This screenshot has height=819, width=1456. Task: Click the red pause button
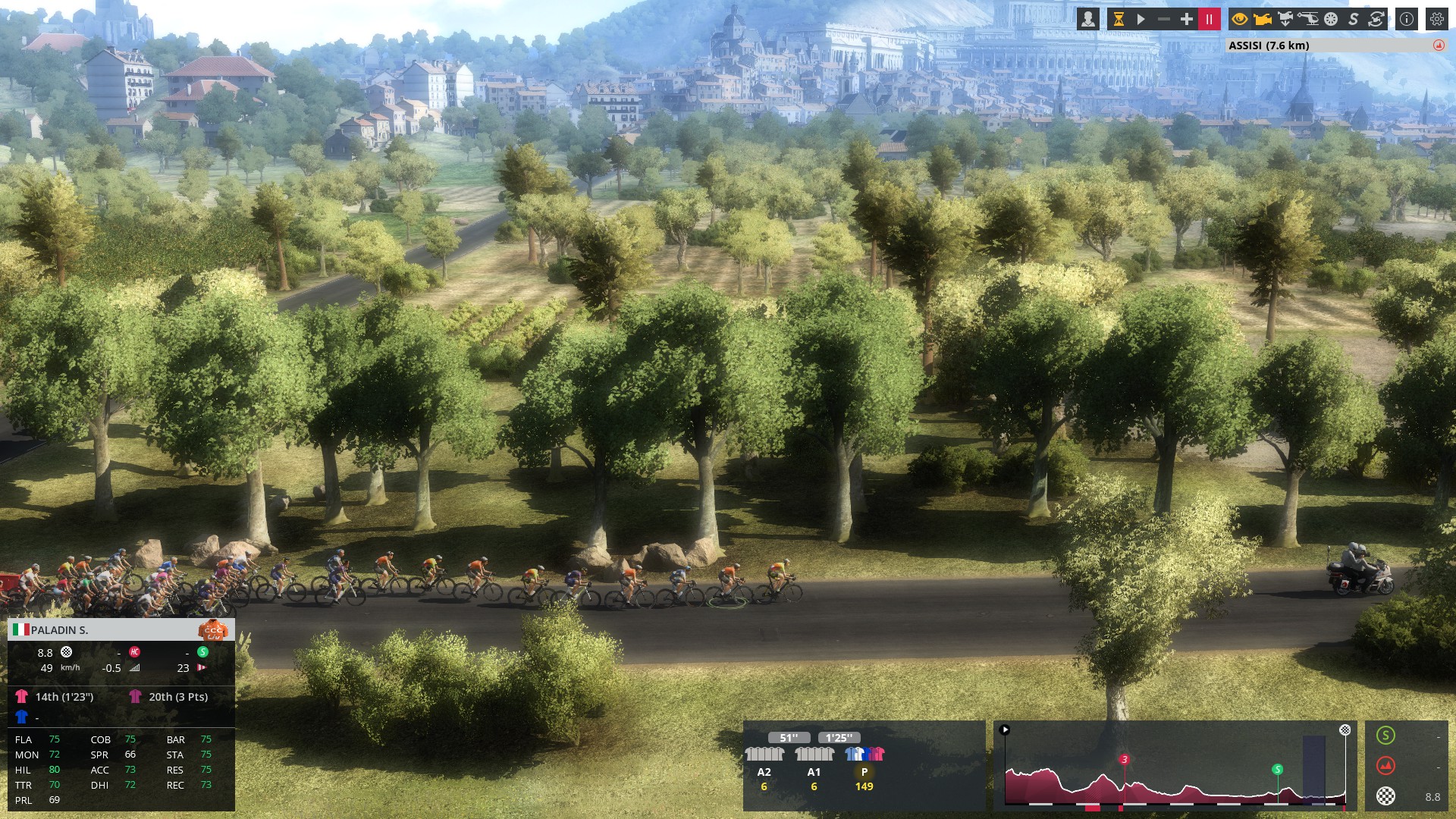tap(1209, 20)
